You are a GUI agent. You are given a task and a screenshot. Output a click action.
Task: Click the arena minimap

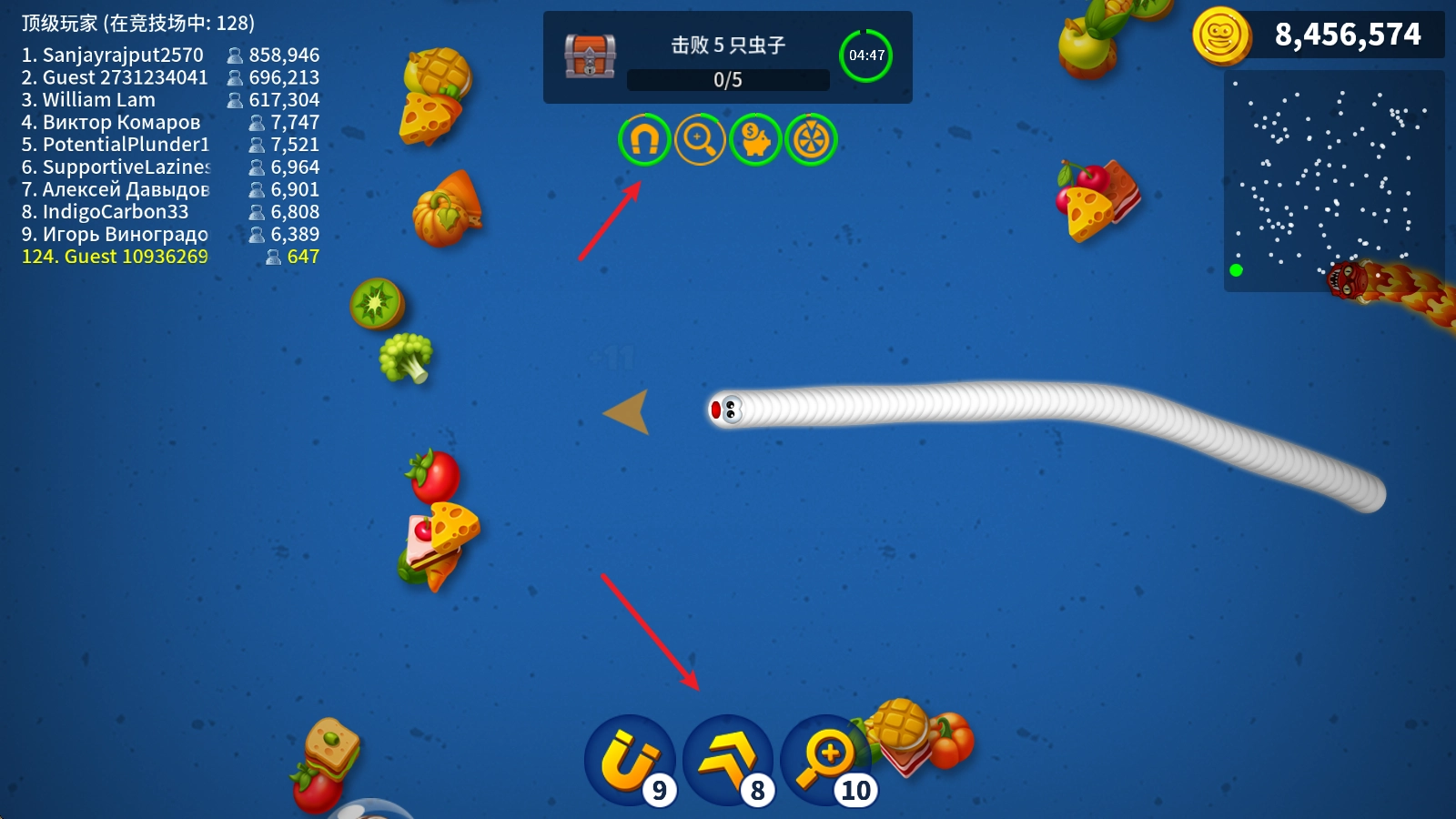pos(1333,181)
